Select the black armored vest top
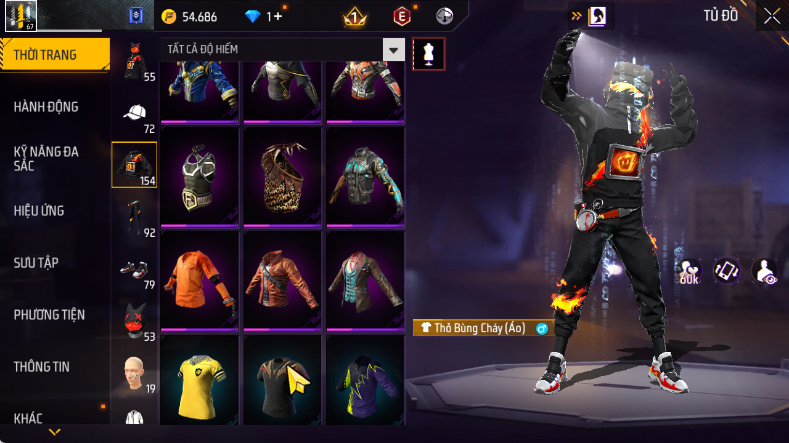 [x=199, y=177]
